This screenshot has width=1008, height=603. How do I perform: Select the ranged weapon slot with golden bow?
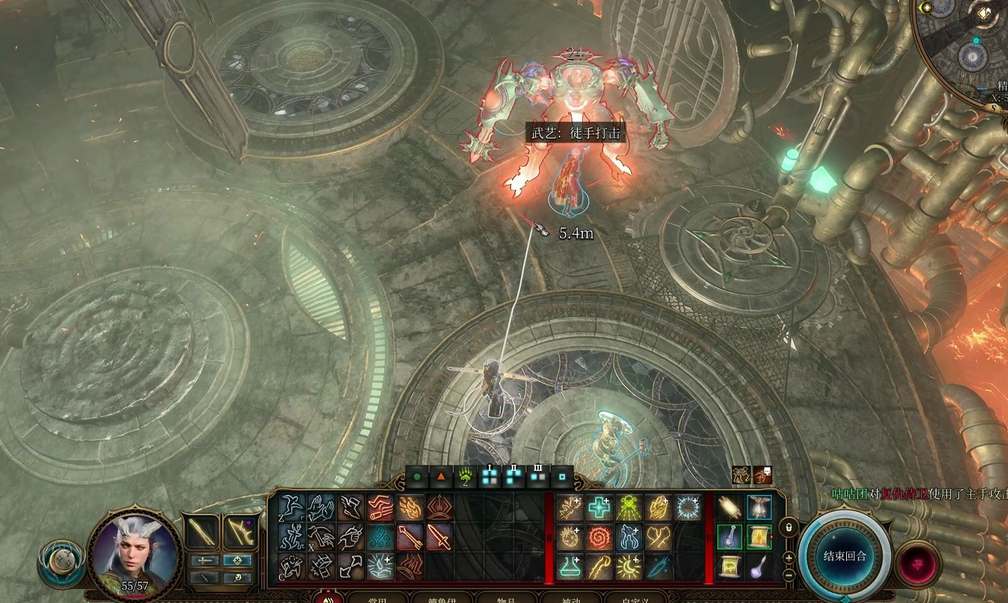pos(239,532)
